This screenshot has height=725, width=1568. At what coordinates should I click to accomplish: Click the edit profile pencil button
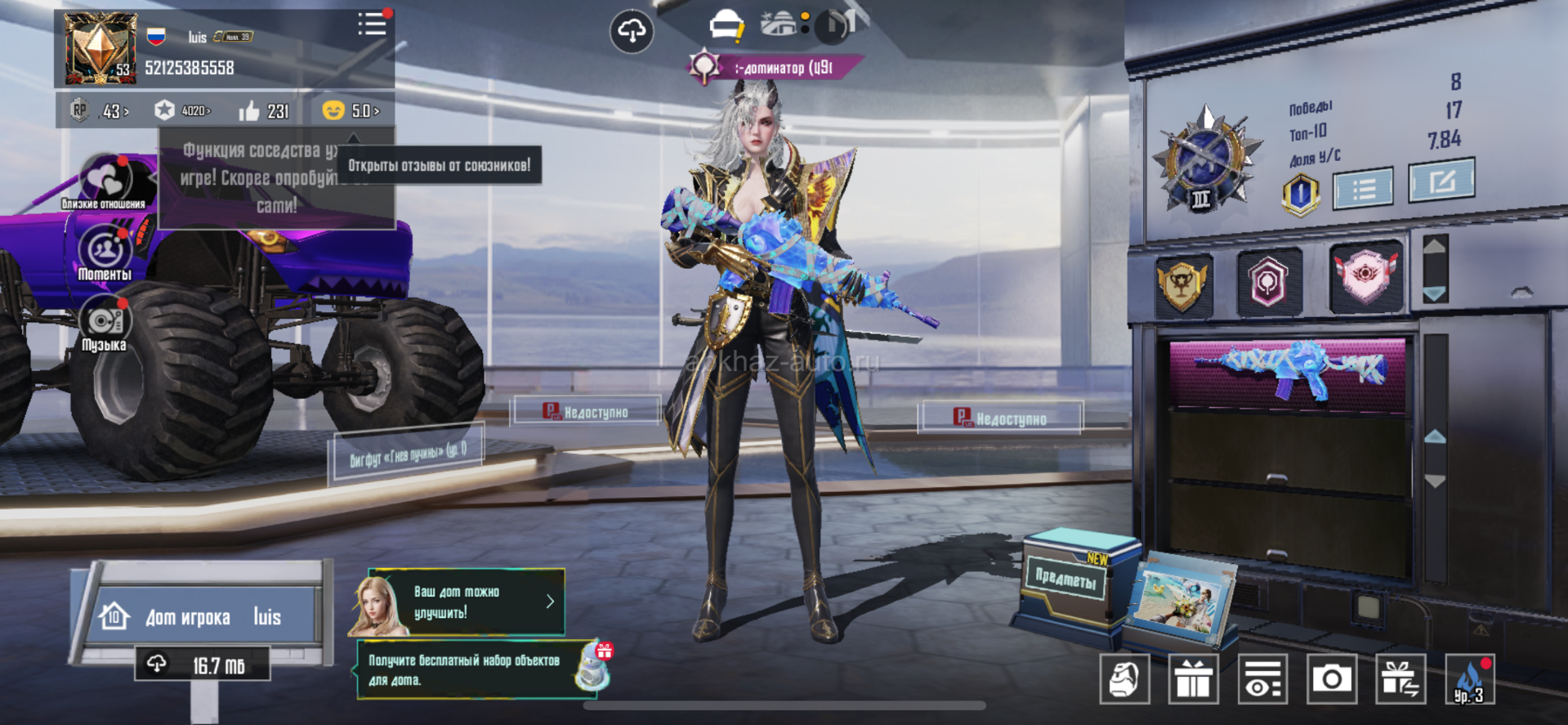tap(1441, 181)
